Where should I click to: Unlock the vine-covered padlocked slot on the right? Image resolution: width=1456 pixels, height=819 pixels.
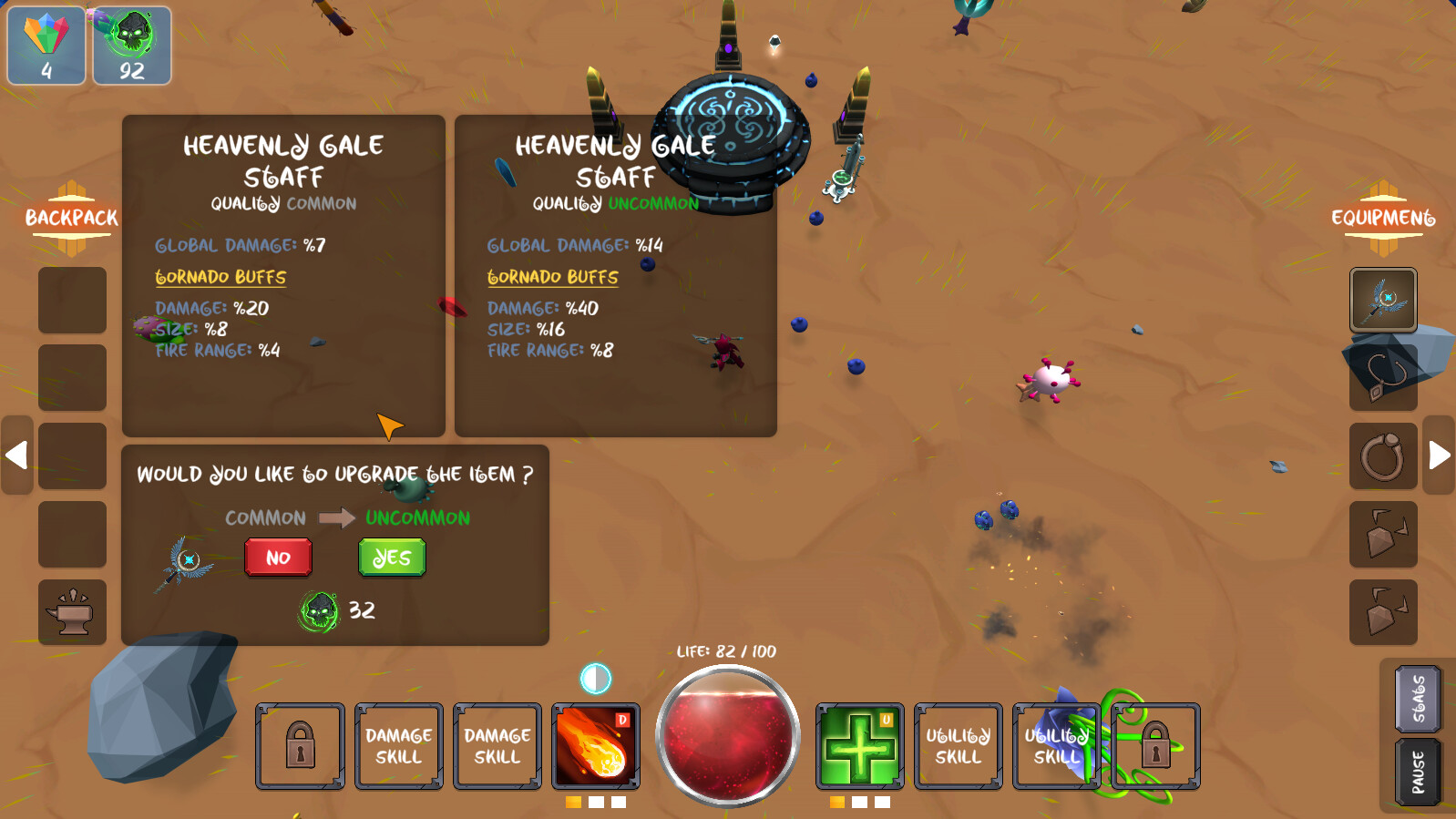pyautogui.click(x=1154, y=745)
